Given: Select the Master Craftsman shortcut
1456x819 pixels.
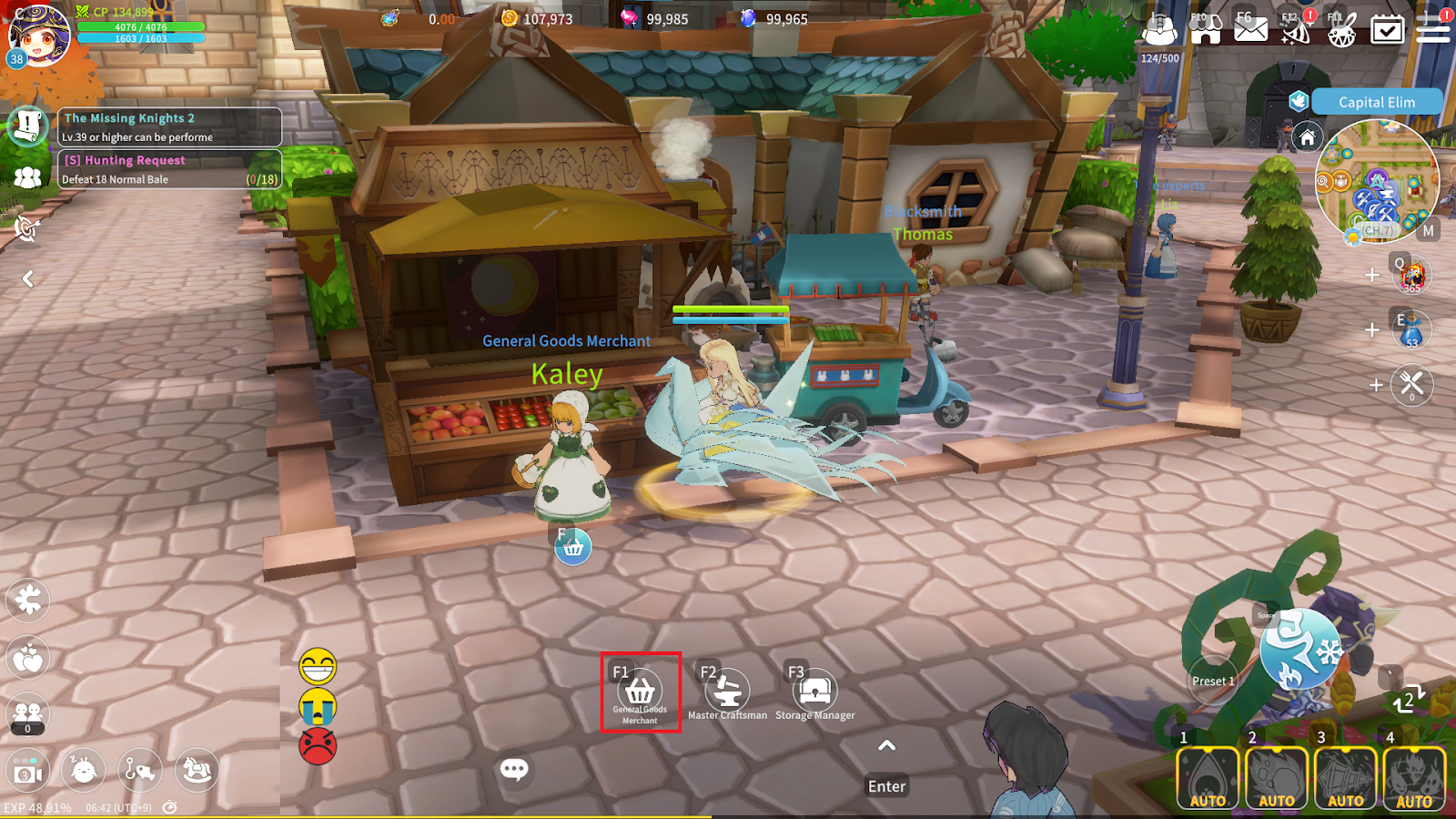Looking at the screenshot, I should pos(727,693).
